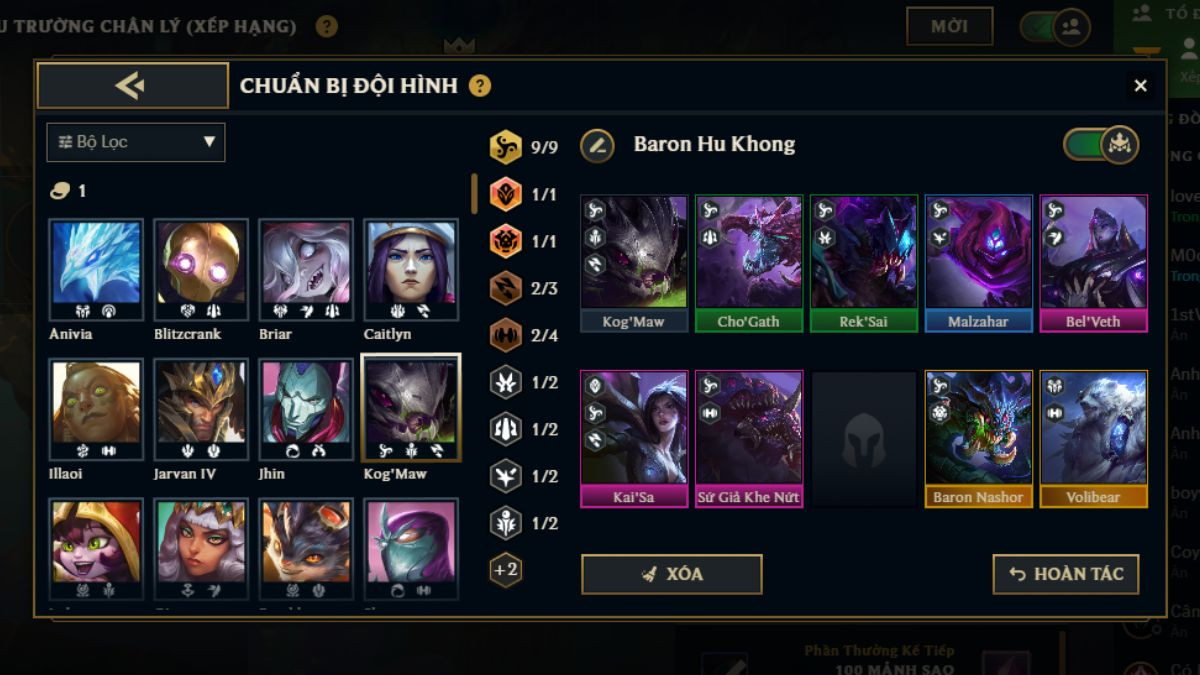Screen dimensions: 1200x675
Task: Select Jhin in the champion pool
Action: pos(305,409)
